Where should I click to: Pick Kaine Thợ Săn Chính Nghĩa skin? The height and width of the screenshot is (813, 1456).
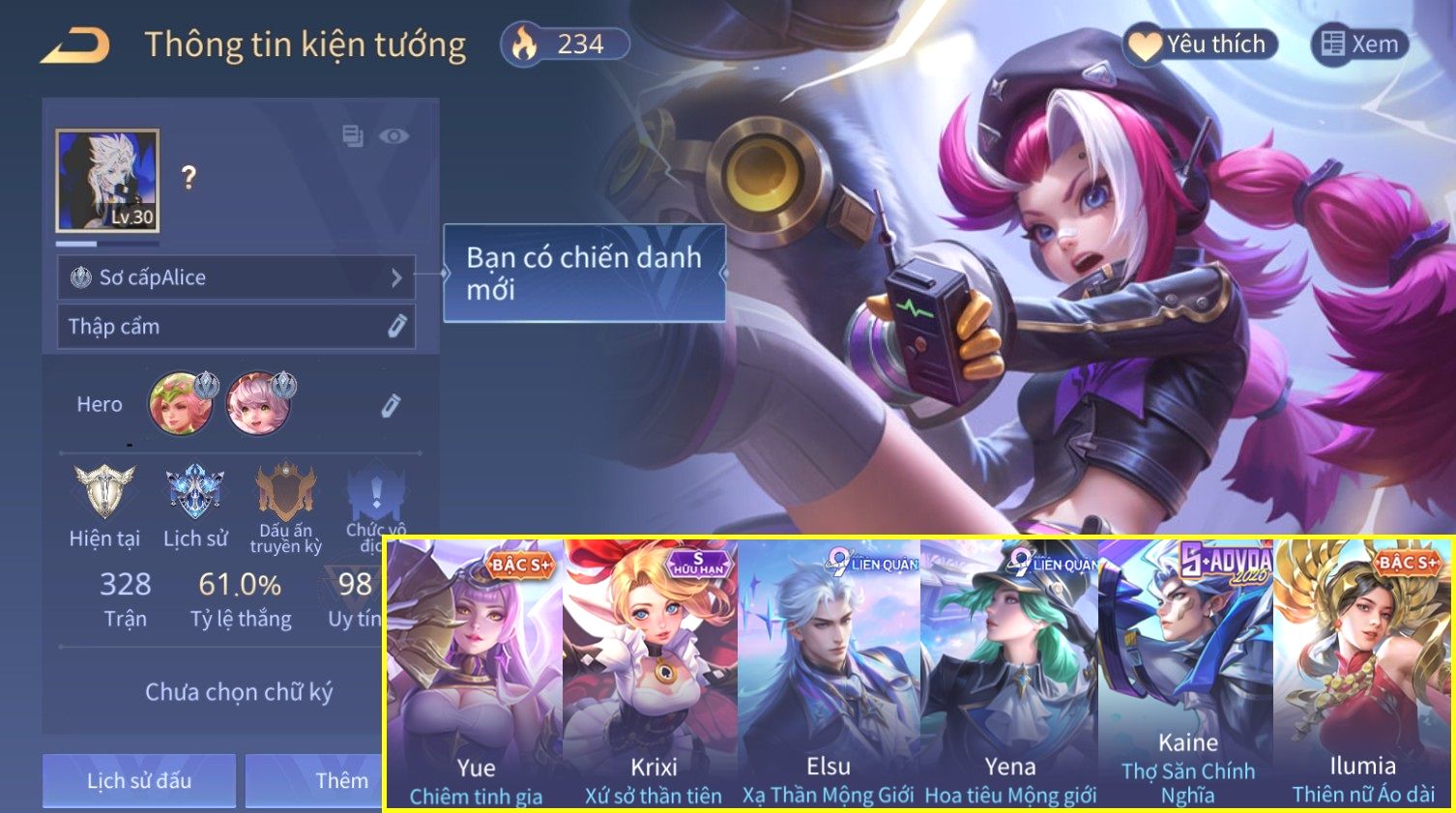(1186, 676)
